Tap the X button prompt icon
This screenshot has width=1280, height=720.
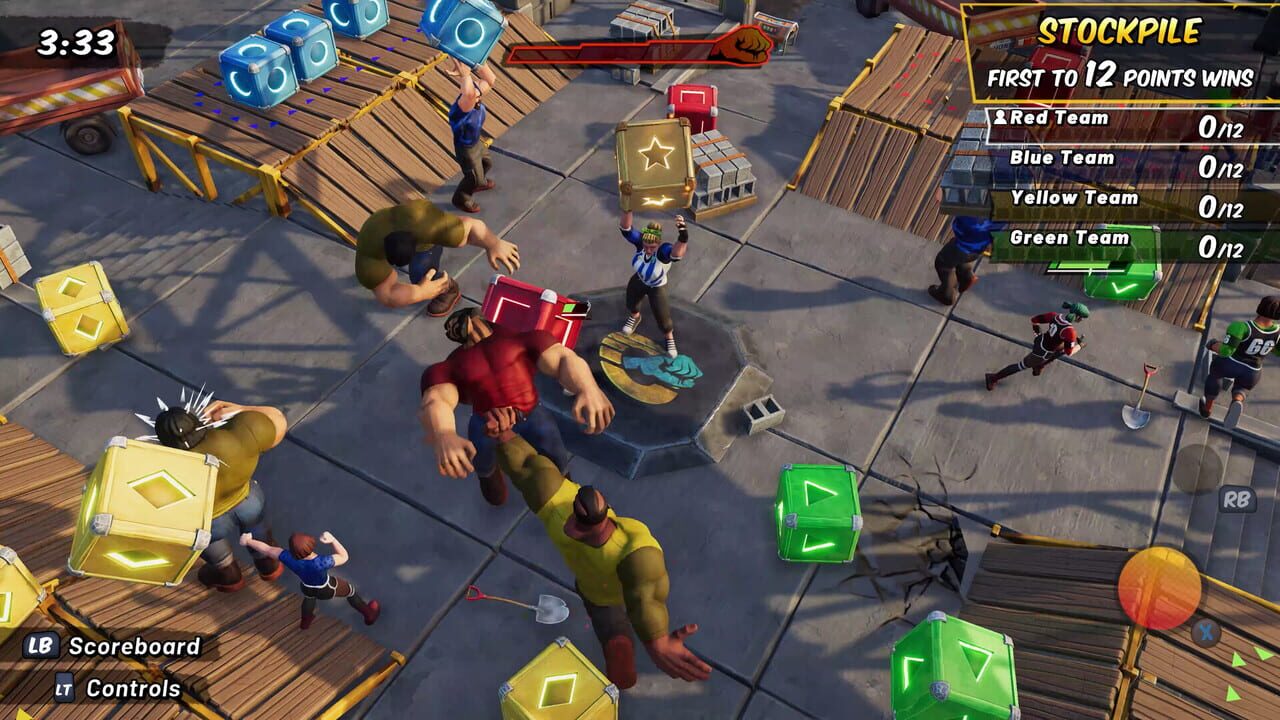point(1205,630)
